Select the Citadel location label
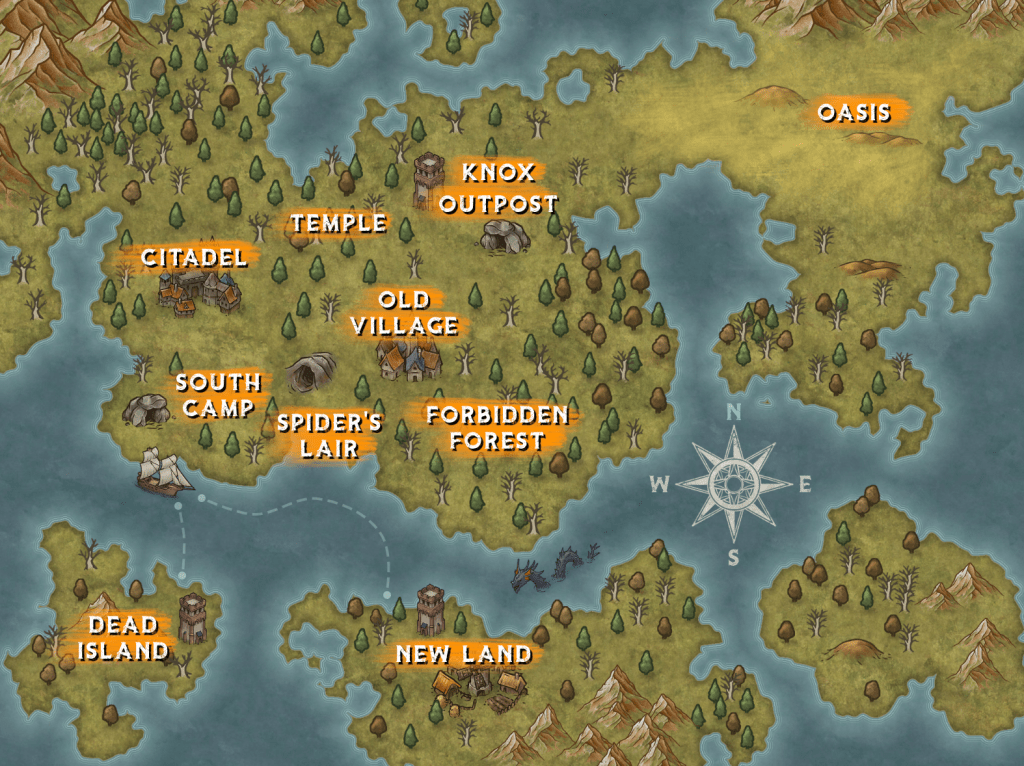 194,258
